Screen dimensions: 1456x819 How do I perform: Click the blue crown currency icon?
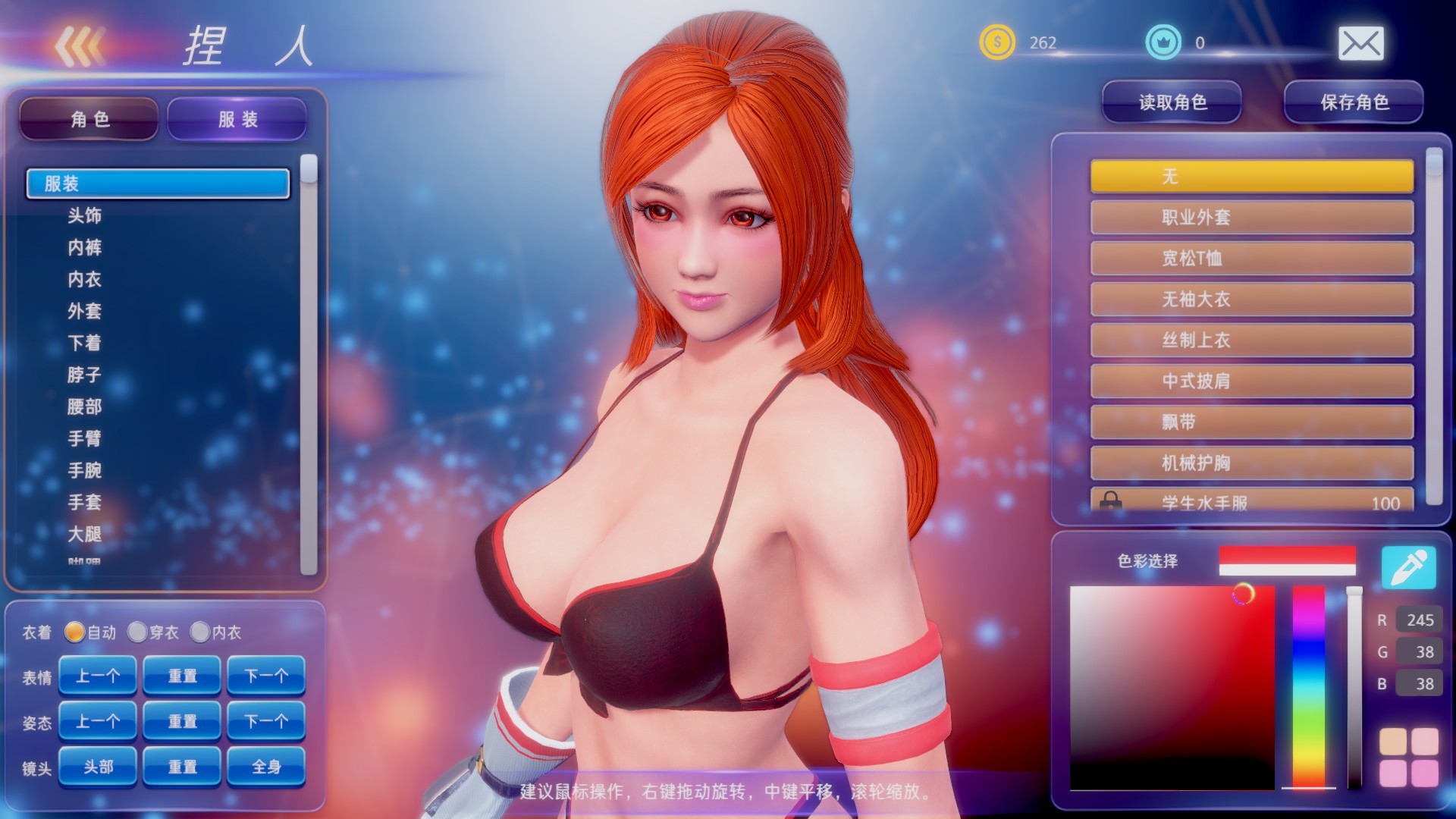[x=1166, y=43]
